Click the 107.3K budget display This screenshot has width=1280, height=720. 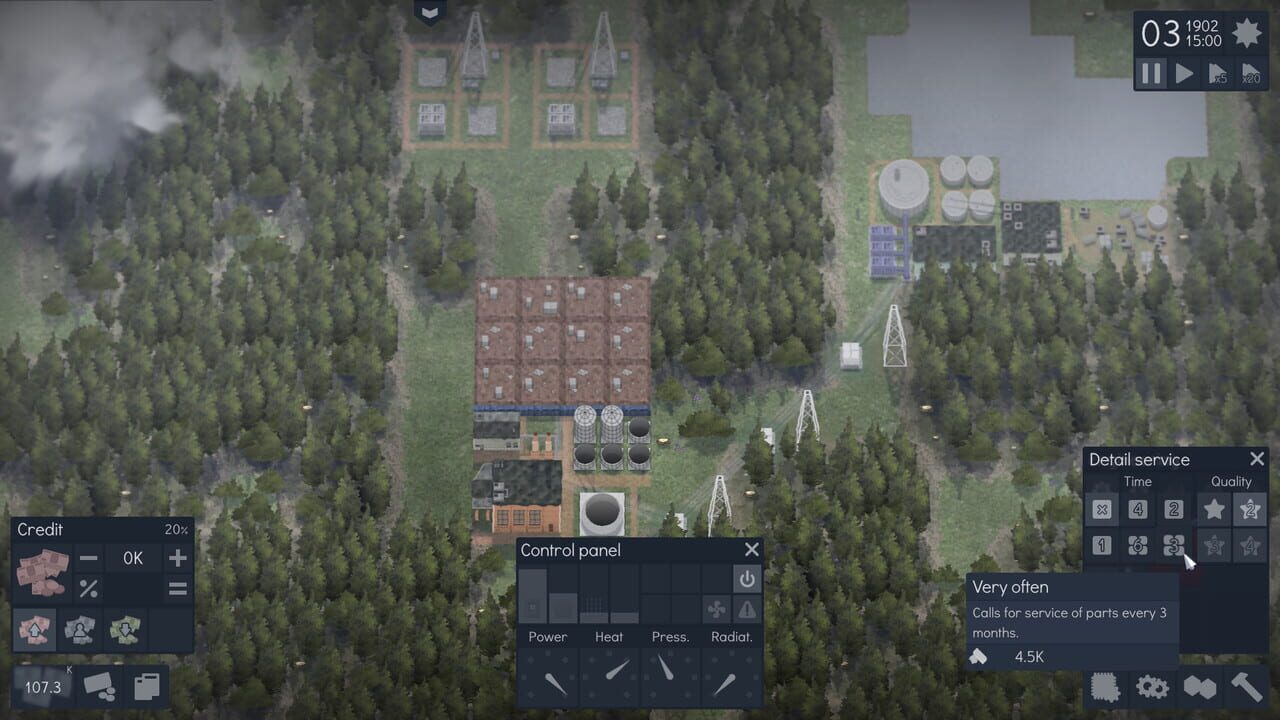pyautogui.click(x=40, y=687)
